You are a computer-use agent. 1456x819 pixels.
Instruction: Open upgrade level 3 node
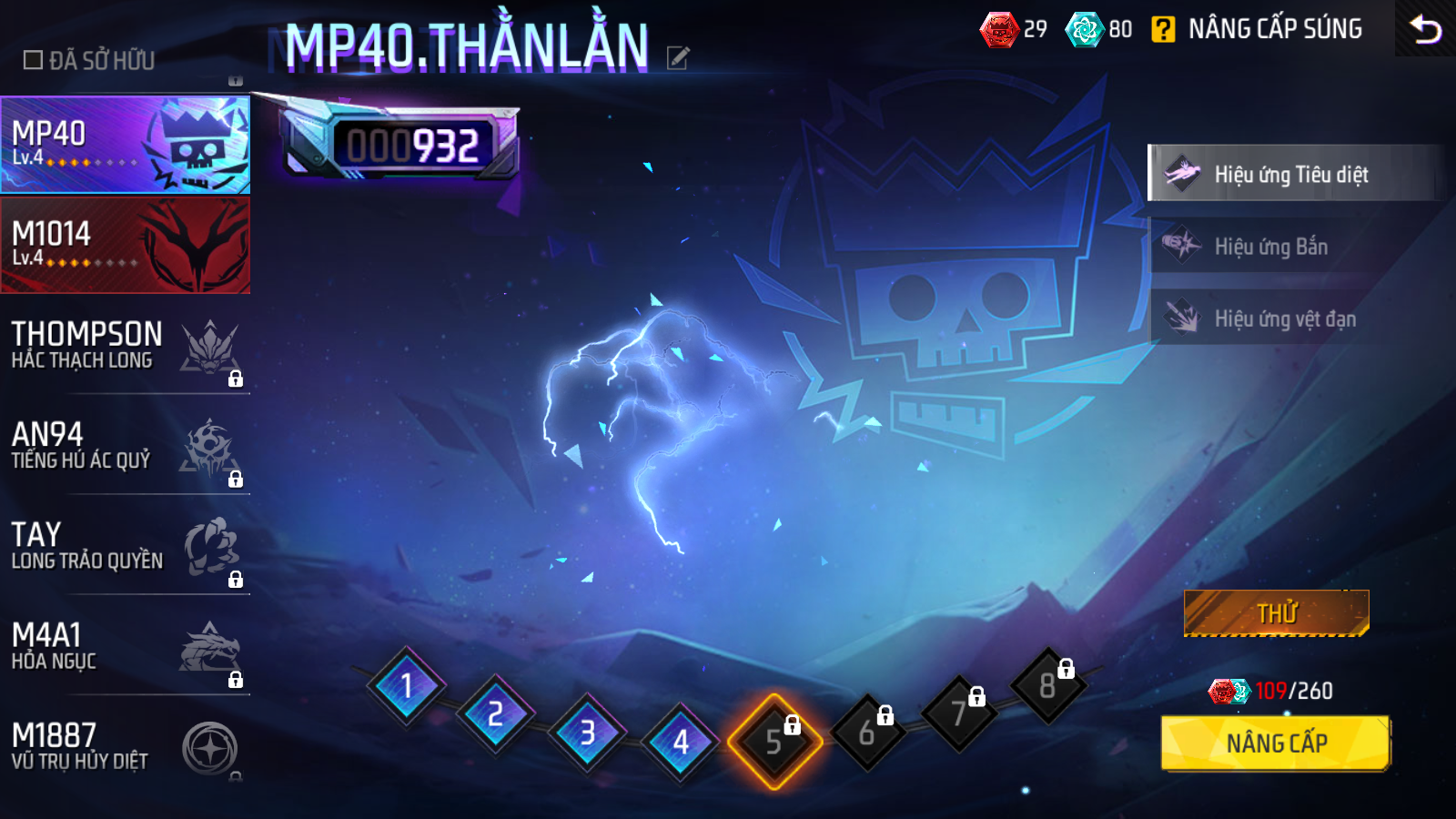click(x=588, y=733)
